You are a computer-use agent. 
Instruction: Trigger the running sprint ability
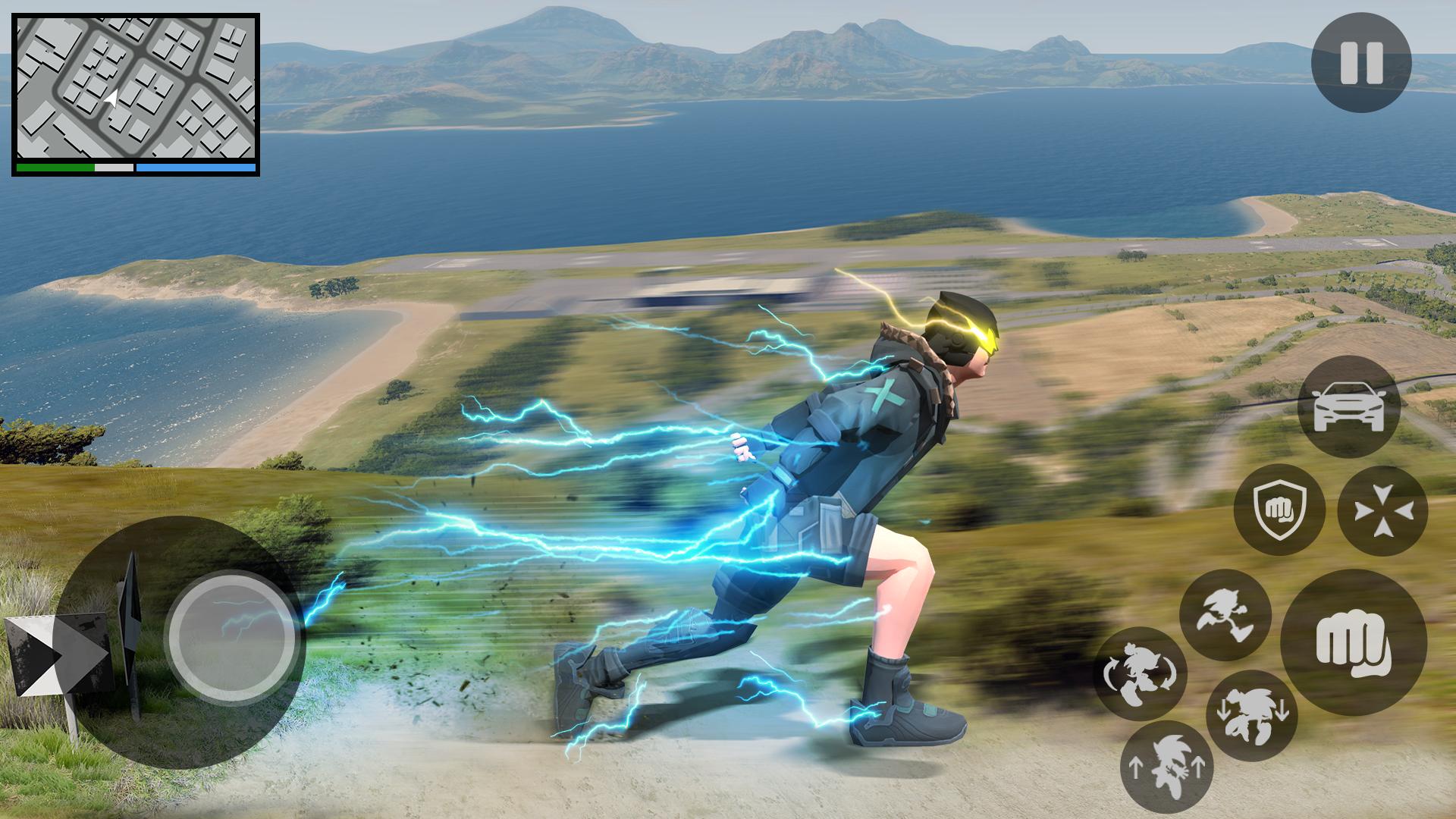coord(1225,614)
